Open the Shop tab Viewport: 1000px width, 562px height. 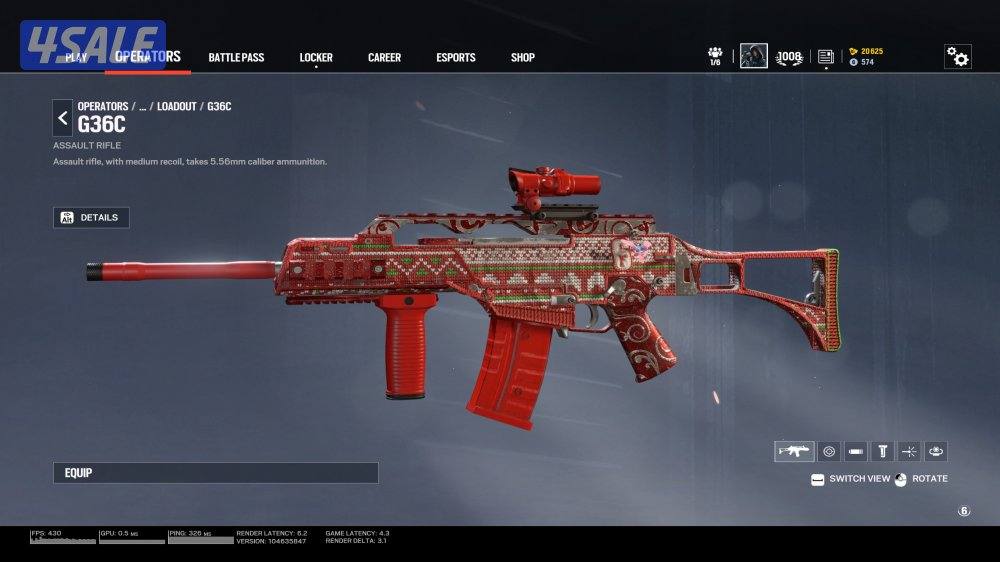click(523, 57)
